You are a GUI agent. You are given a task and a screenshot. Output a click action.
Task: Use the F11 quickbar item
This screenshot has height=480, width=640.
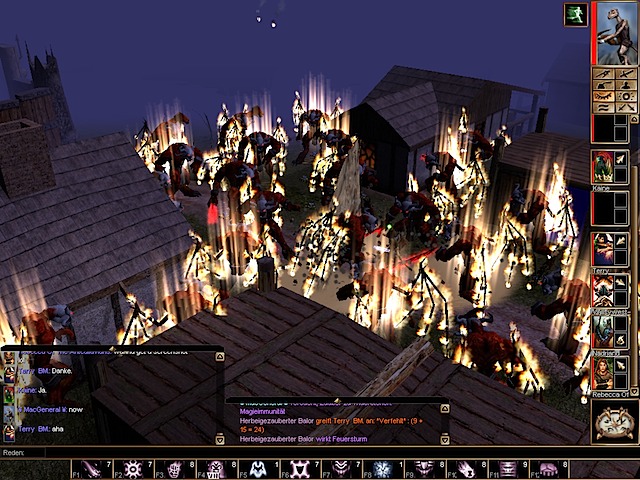(x=507, y=468)
